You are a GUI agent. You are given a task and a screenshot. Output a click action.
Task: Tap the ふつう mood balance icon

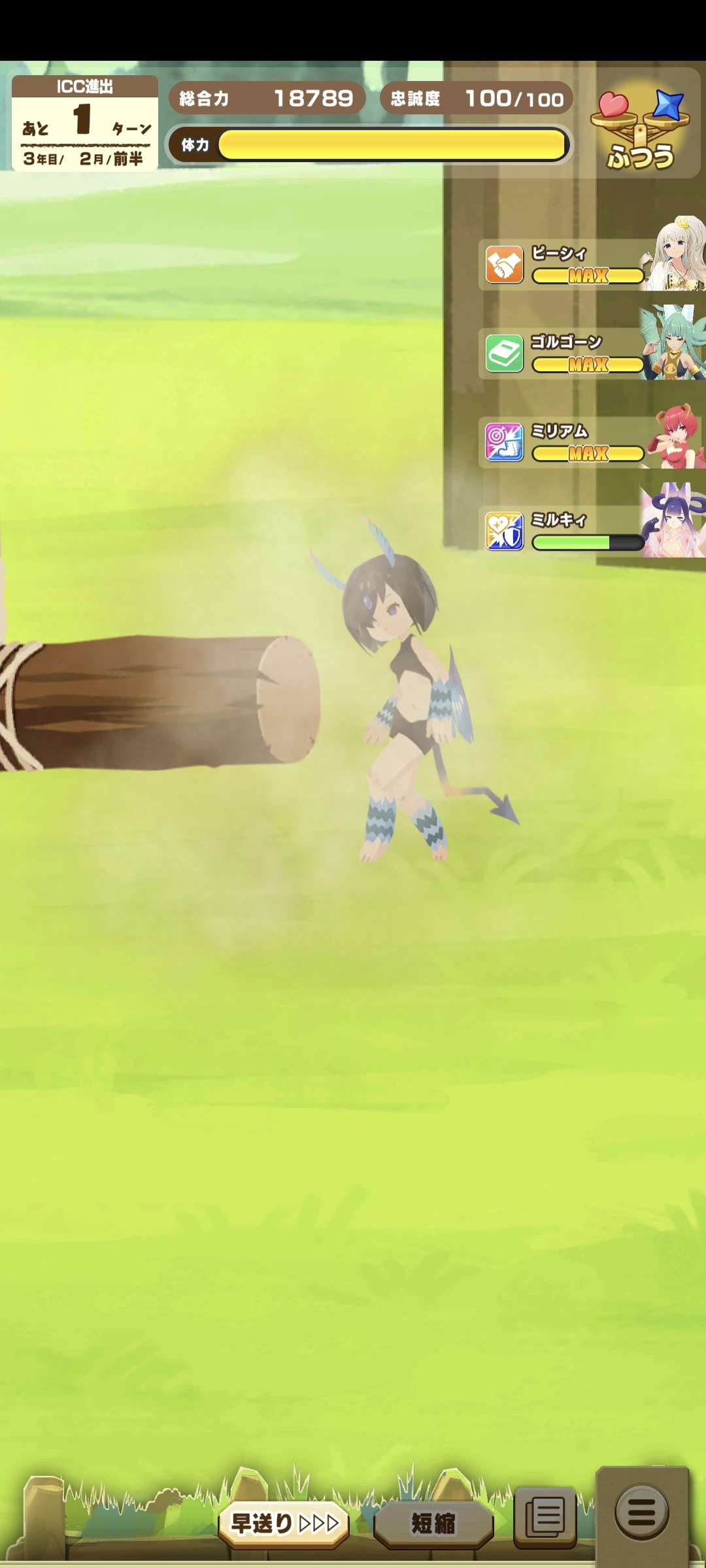coord(641,129)
